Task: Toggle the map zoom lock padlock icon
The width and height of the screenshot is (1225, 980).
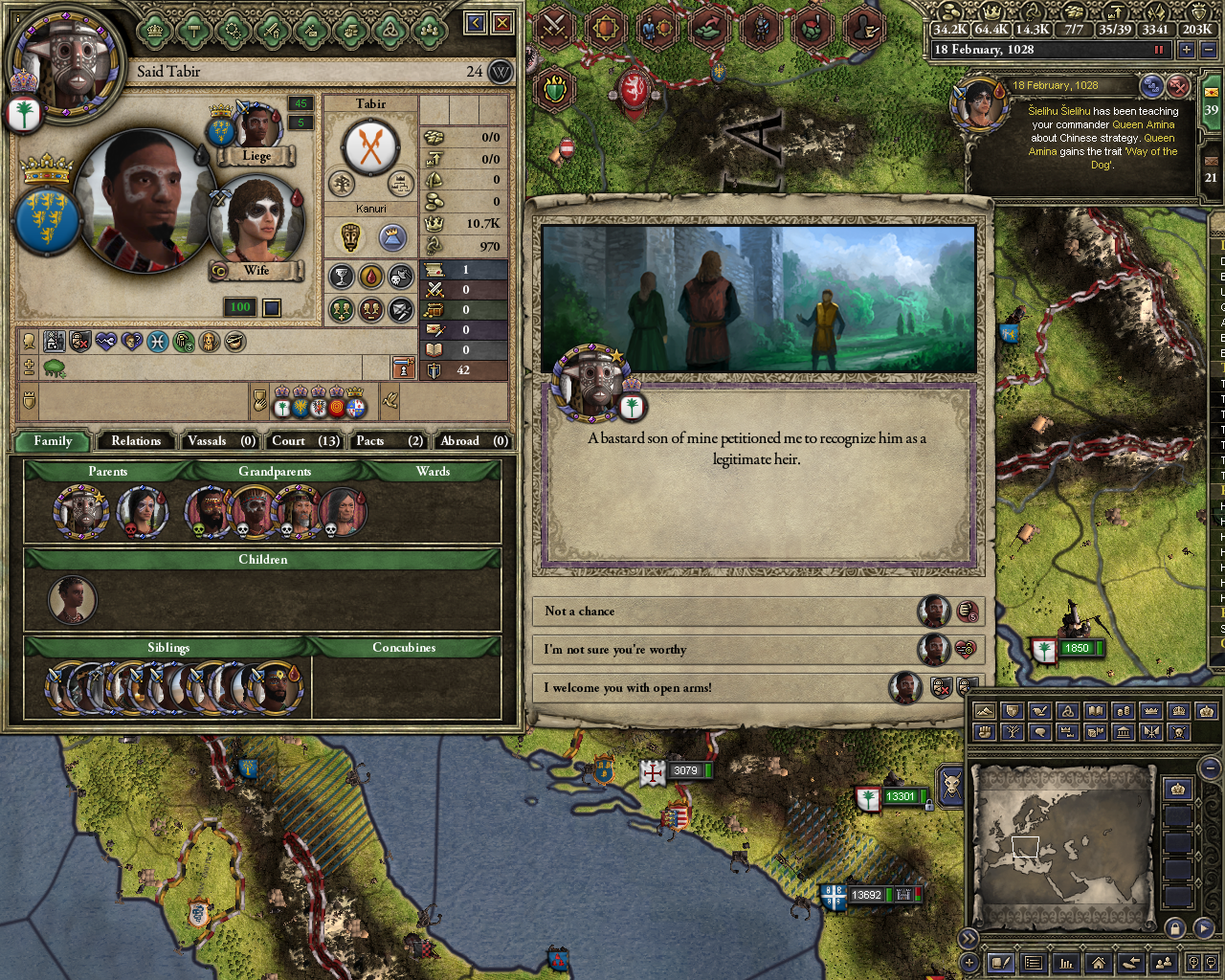Action: click(1173, 927)
